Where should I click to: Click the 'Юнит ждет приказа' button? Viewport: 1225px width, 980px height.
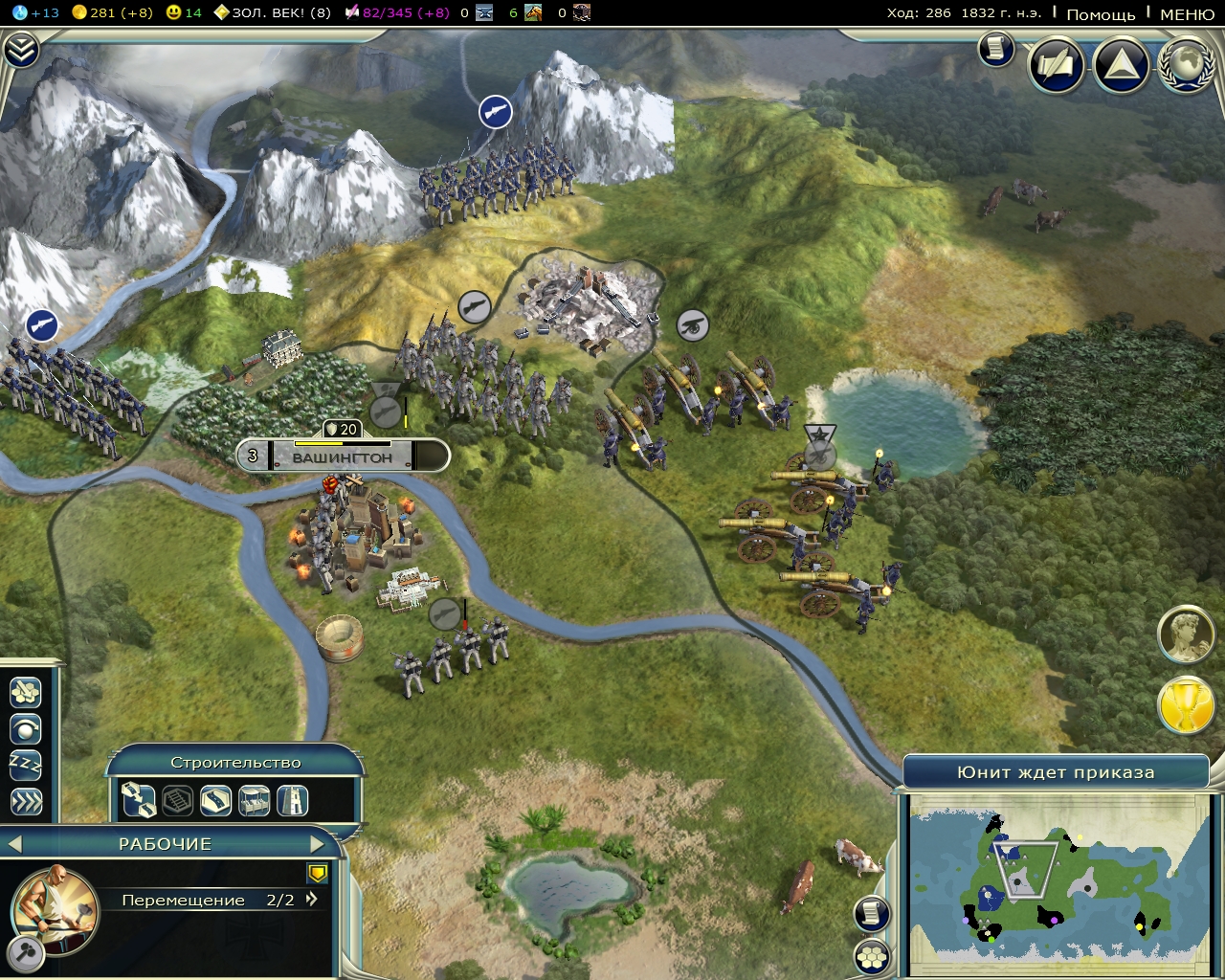tap(1056, 772)
